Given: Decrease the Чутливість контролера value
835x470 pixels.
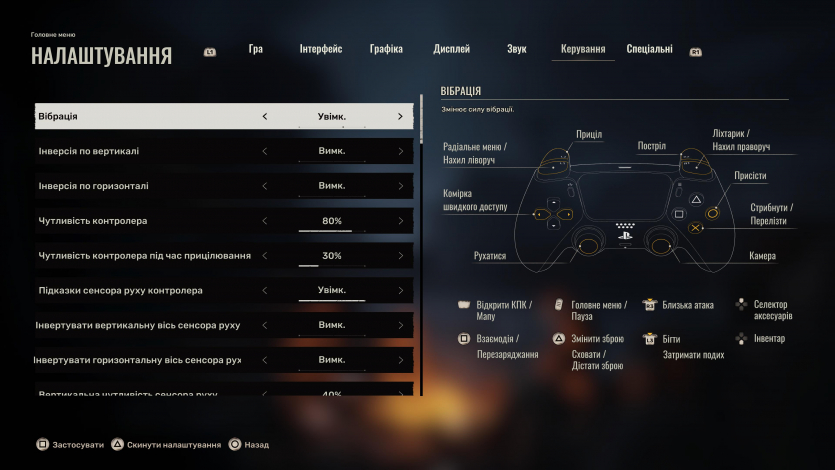Looking at the screenshot, I should (265, 221).
